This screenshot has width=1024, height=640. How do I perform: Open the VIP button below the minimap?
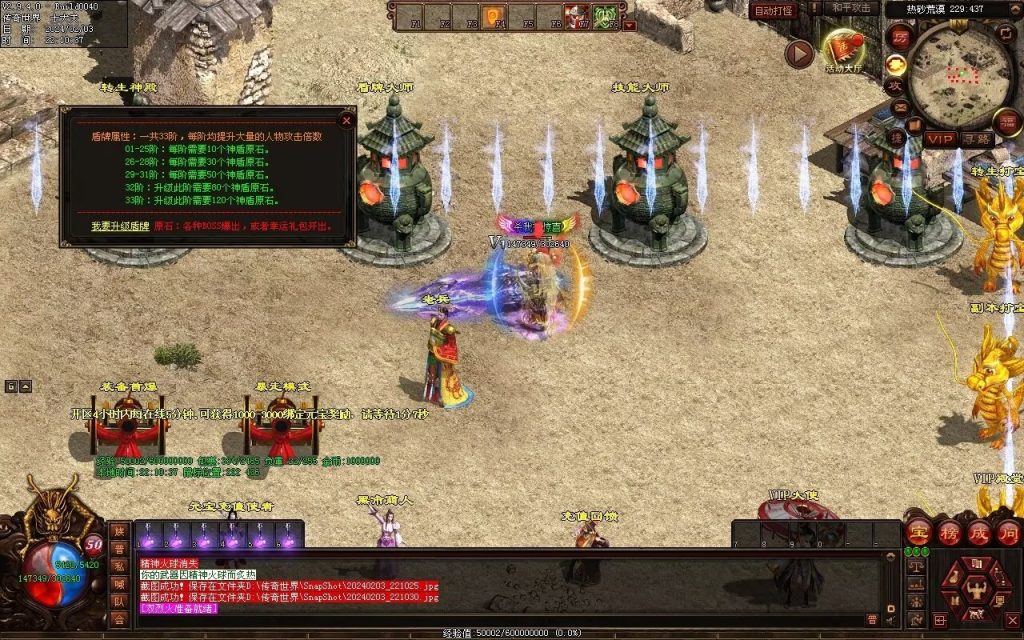tap(940, 139)
